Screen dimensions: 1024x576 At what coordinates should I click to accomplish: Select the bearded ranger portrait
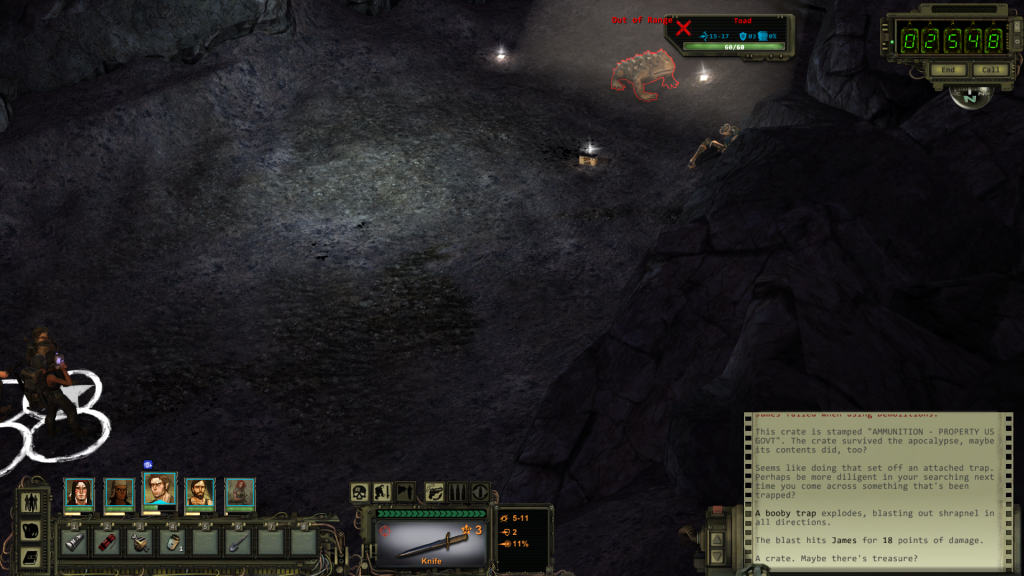click(199, 492)
